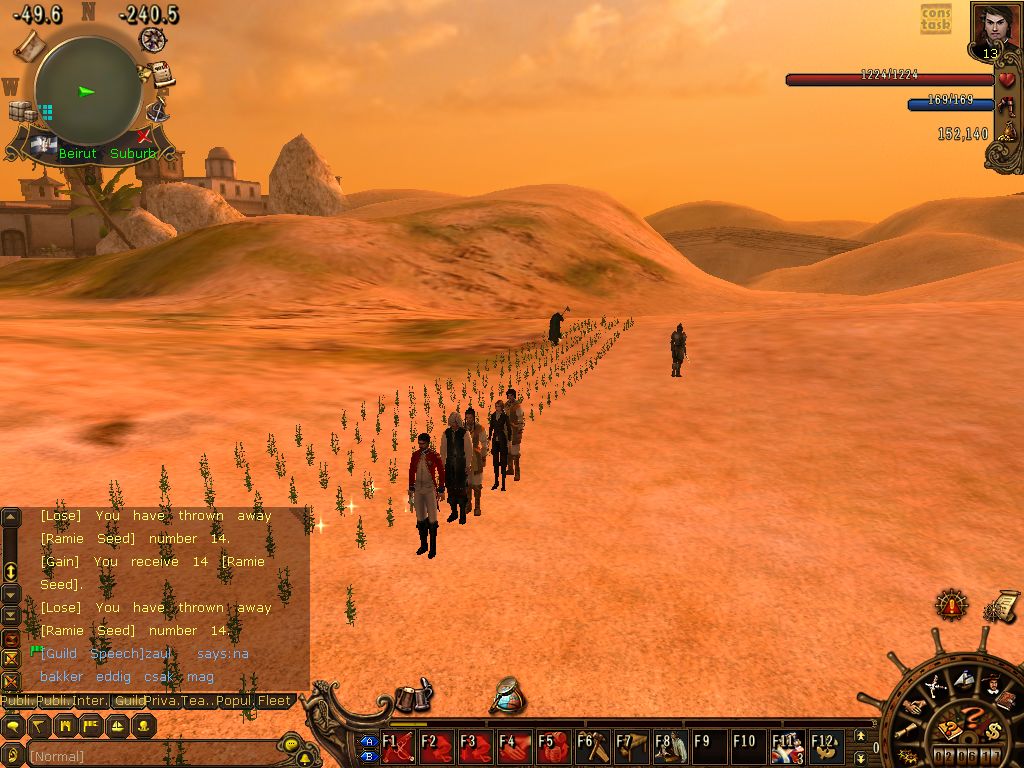Open the globe with magnifying glass icon
Viewport: 1024px width, 768px height.
pos(509,696)
